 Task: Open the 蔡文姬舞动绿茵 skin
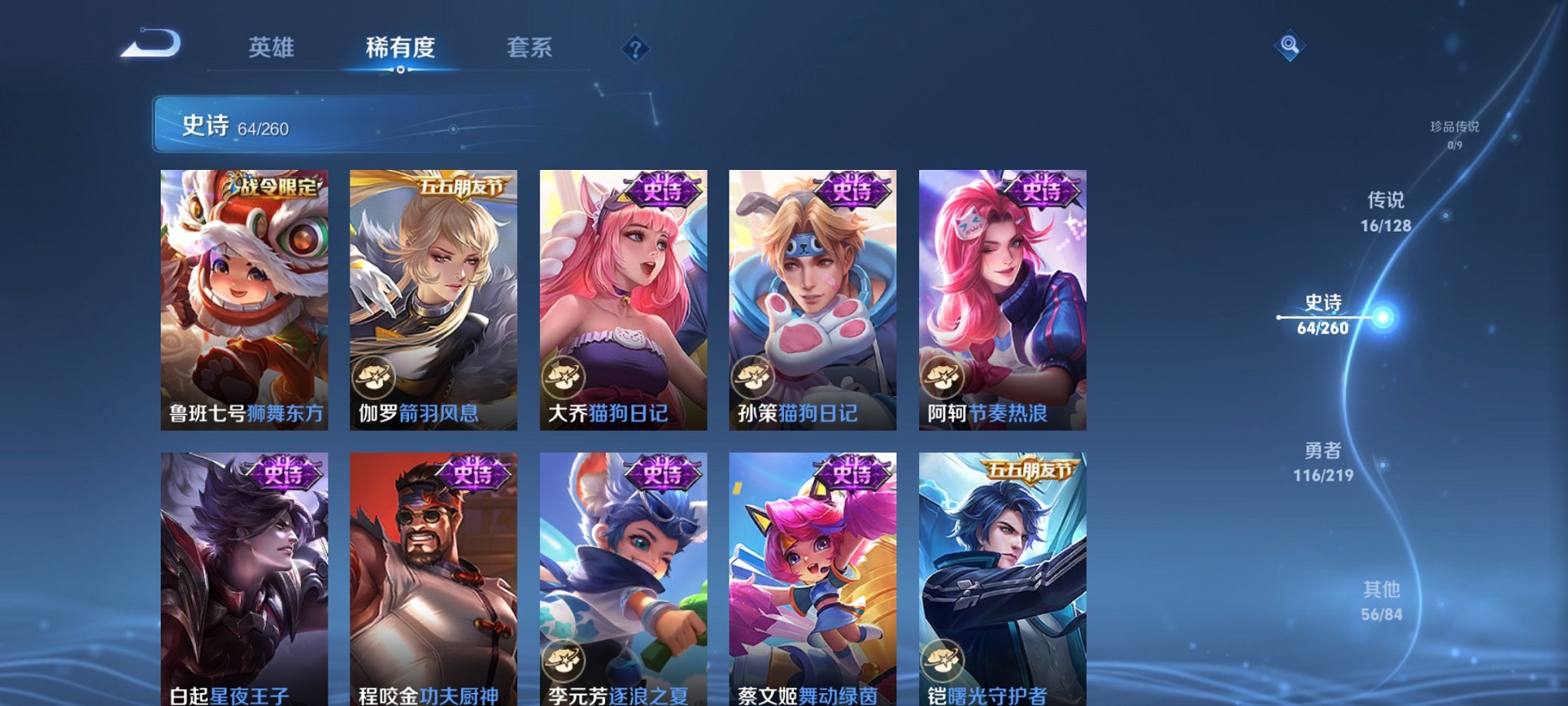point(812,577)
